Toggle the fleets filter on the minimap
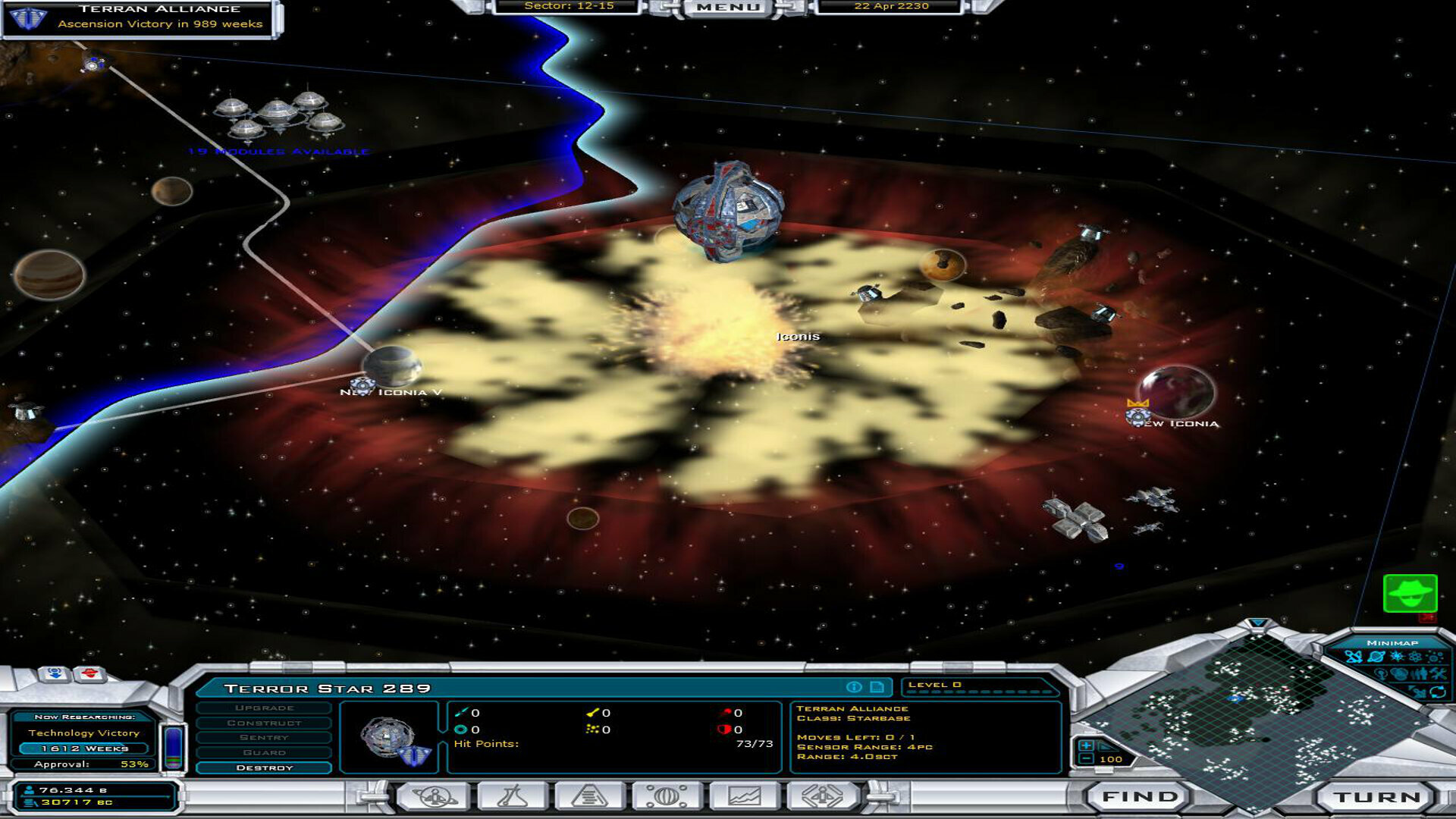The width and height of the screenshot is (1456, 819). pos(1354,657)
